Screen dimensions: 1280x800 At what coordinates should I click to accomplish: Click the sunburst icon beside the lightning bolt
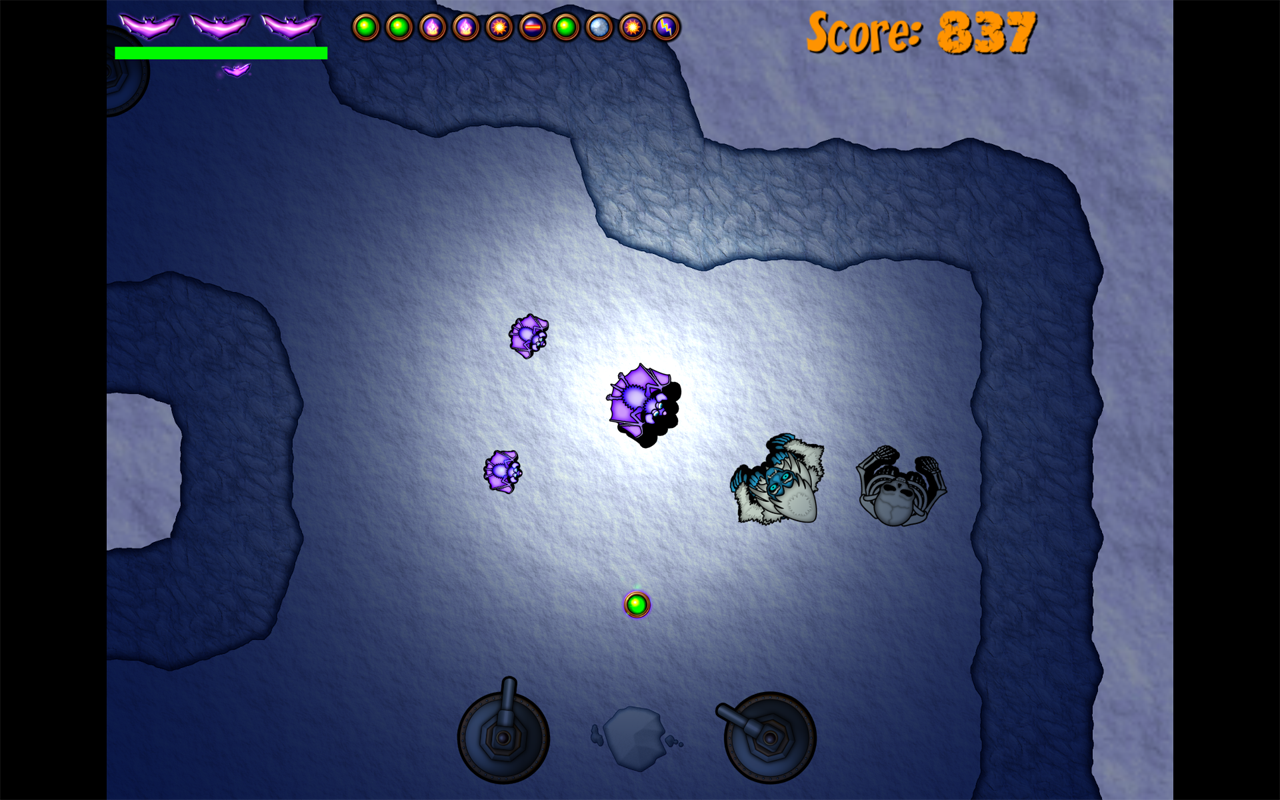(633, 27)
